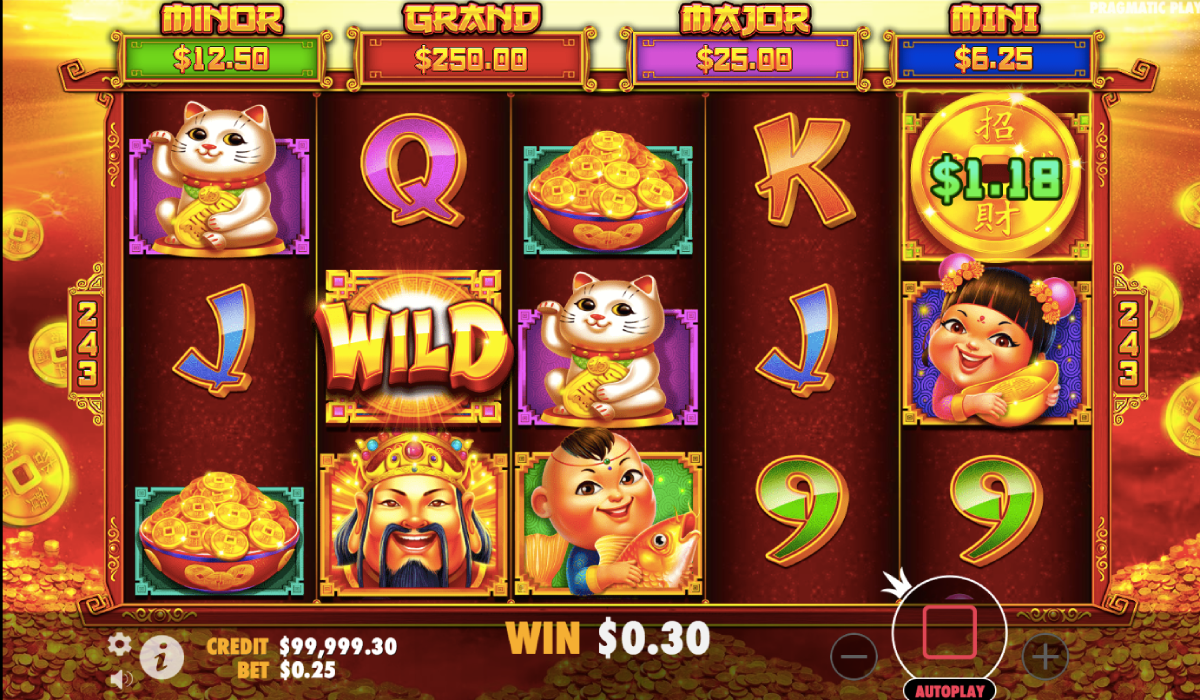
Task: Open the settings gear menu
Action: pos(119,644)
